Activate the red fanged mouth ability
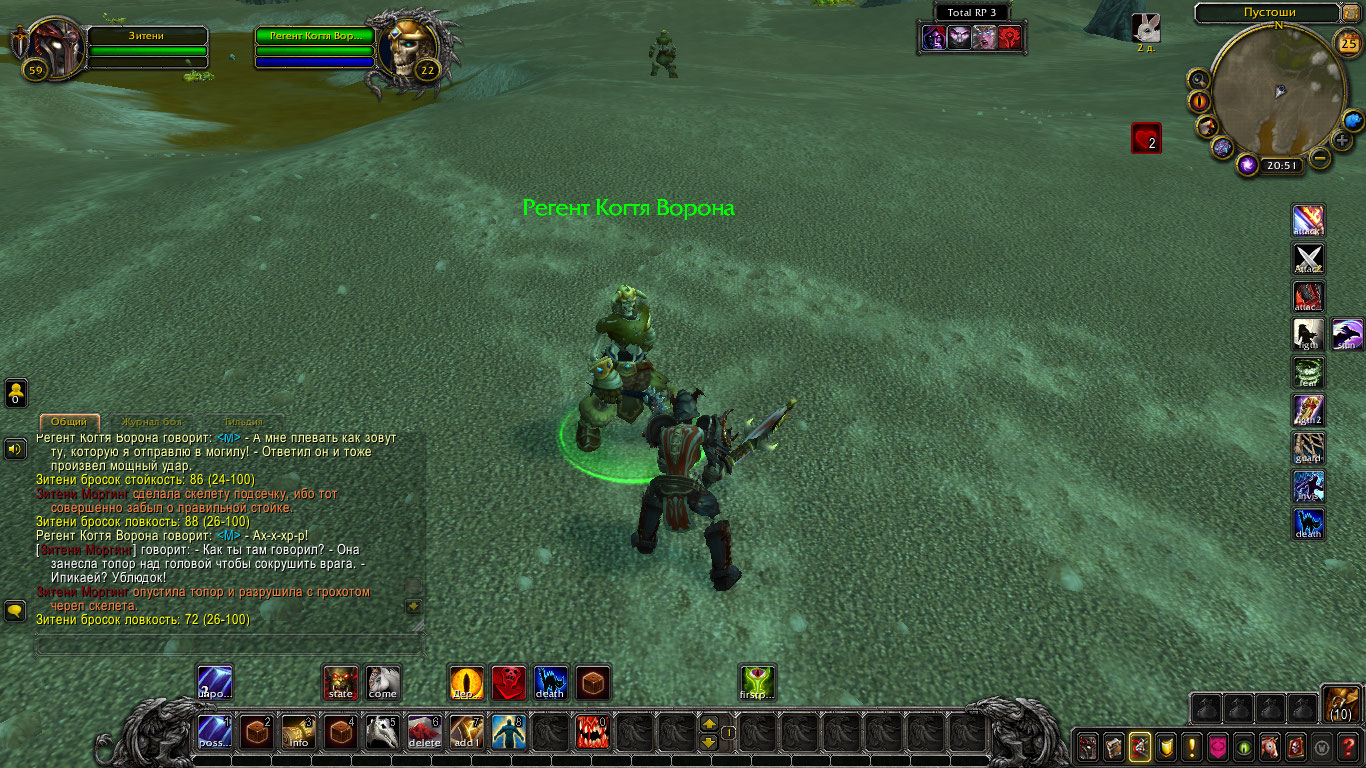 pyautogui.click(x=592, y=733)
